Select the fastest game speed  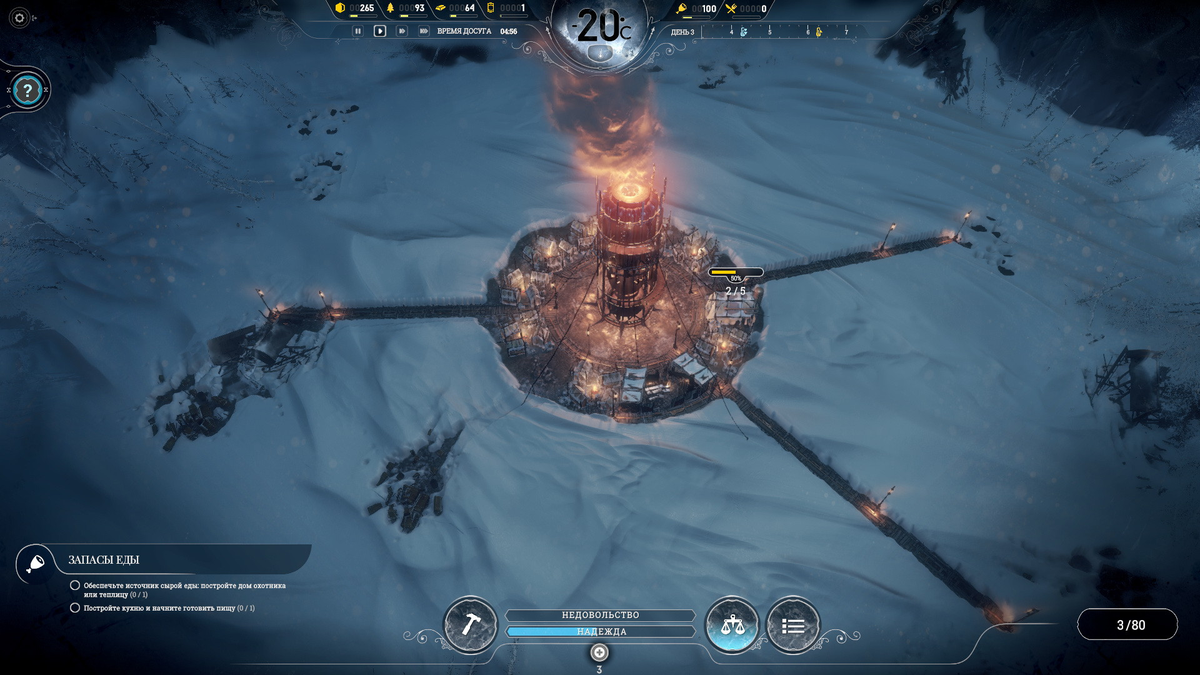pos(424,31)
